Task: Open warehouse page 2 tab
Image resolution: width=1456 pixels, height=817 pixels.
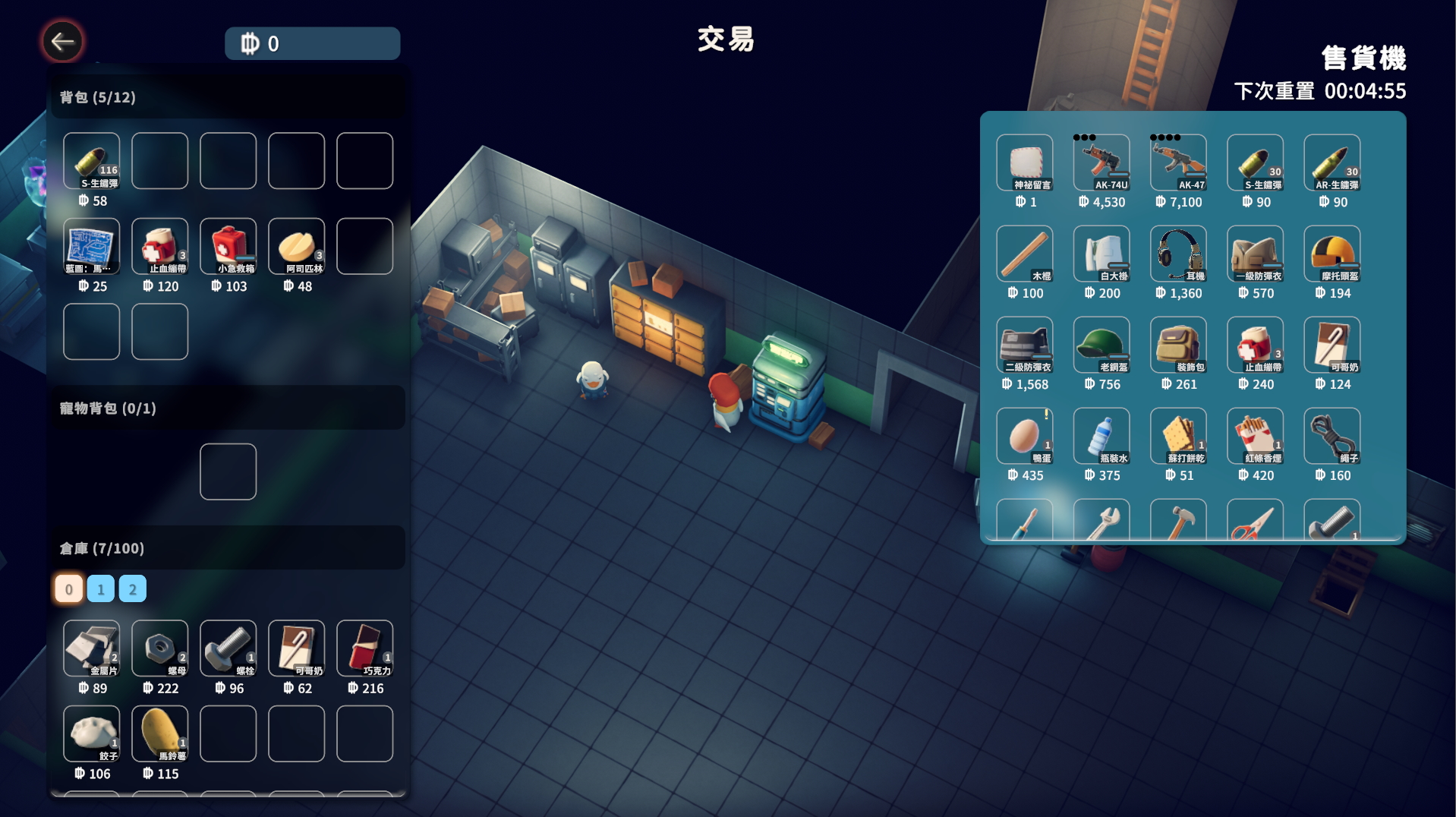Action: pyautogui.click(x=132, y=589)
